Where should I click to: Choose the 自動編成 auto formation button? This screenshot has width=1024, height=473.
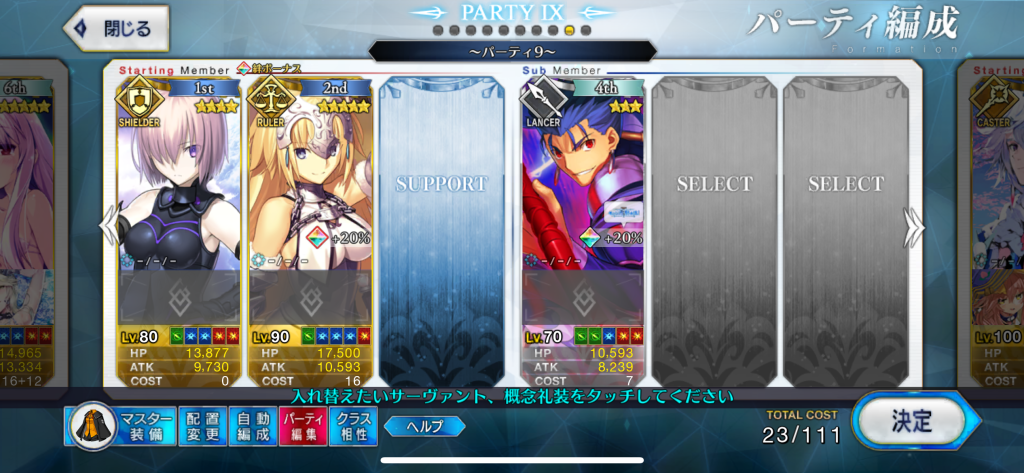252,426
